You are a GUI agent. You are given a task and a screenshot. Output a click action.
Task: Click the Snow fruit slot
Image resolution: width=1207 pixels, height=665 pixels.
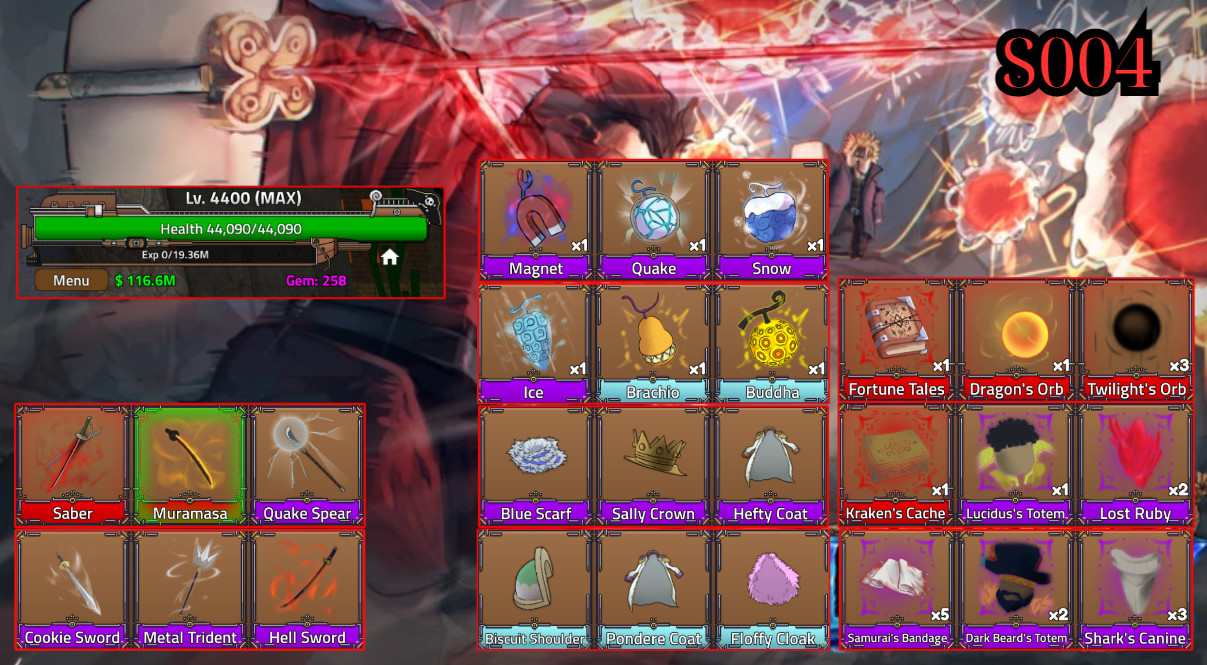[771, 219]
